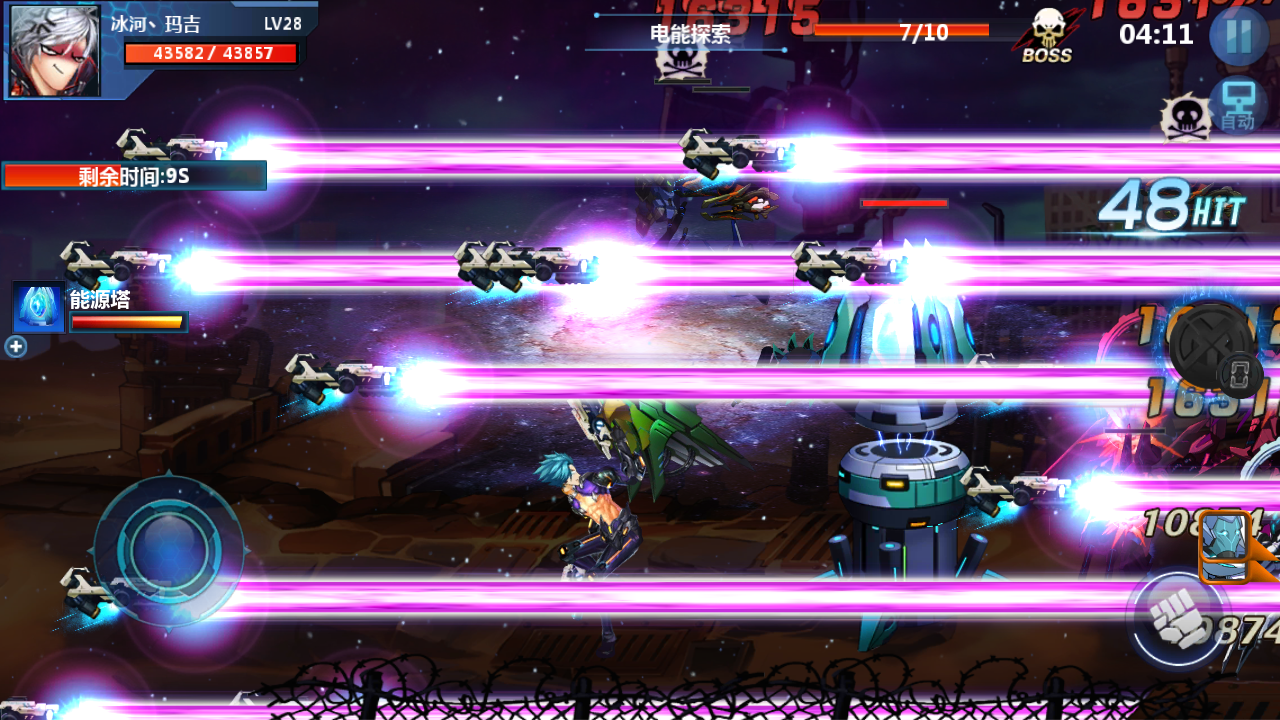
Task: Tap the skull-and-crossbones marker beside auto
Action: point(1185,118)
